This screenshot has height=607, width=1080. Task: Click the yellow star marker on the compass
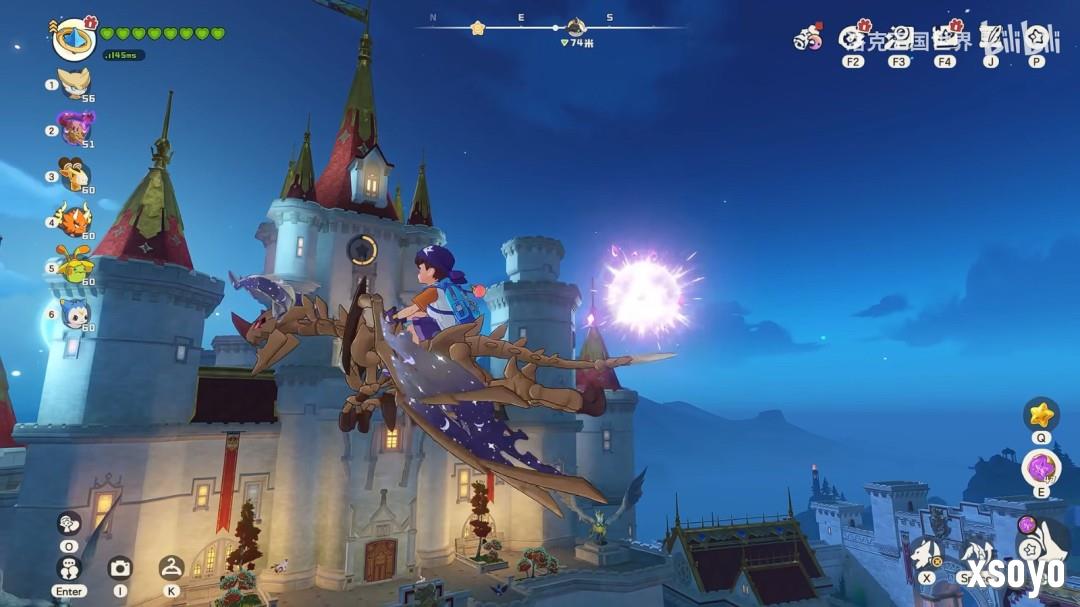[478, 28]
